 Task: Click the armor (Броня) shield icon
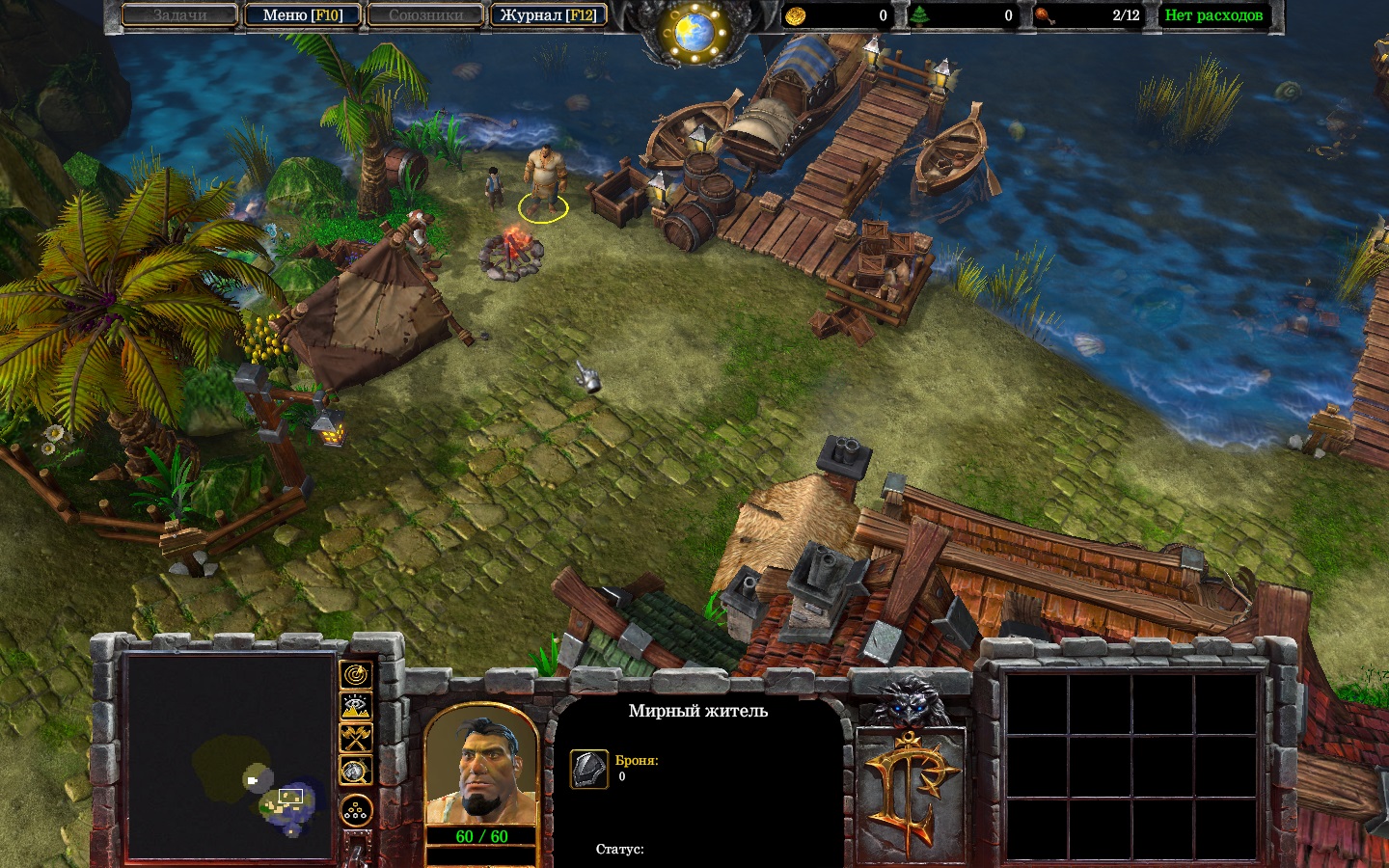click(x=588, y=770)
